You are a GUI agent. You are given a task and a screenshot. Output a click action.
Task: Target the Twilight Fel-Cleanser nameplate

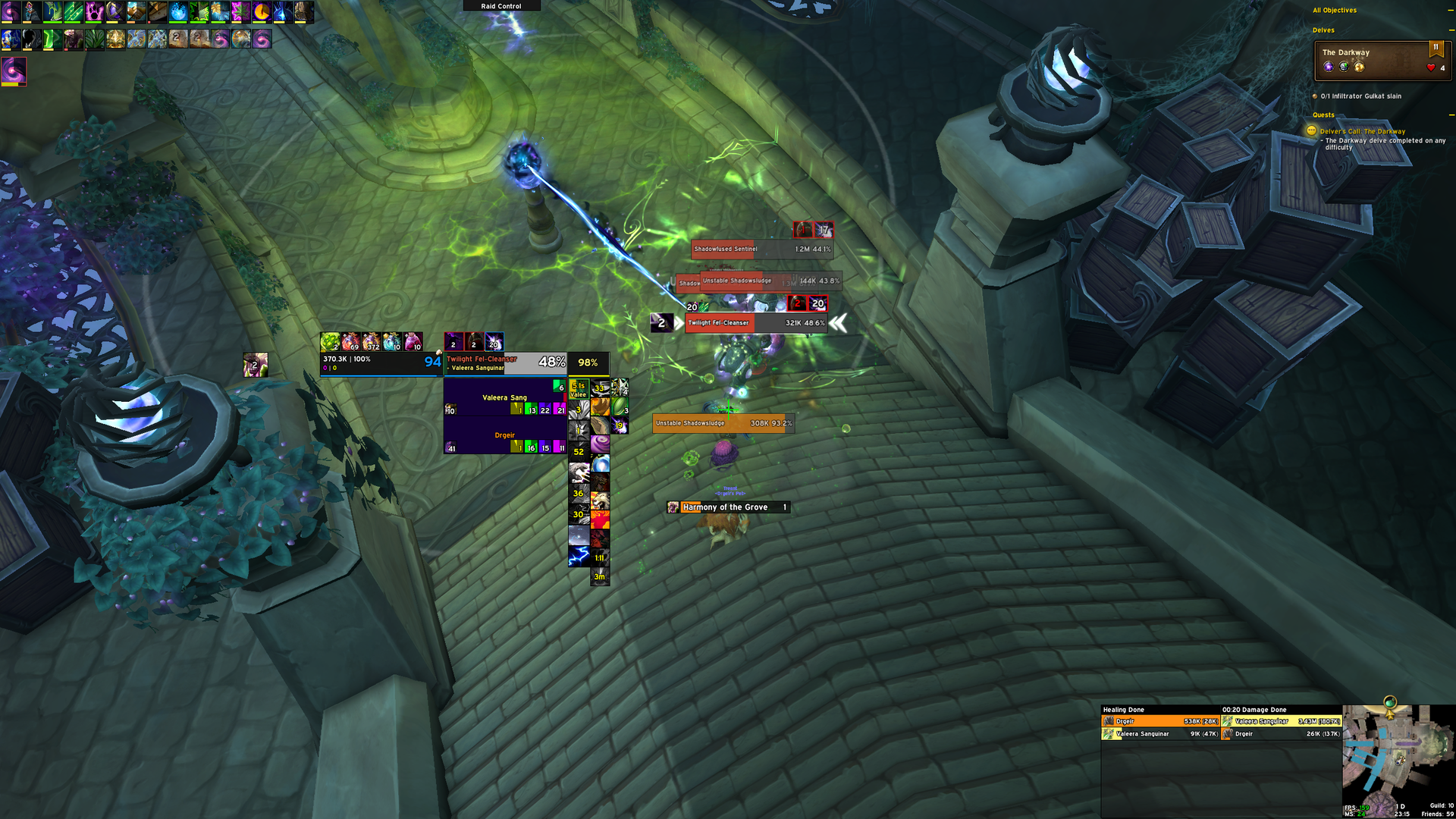pyautogui.click(x=755, y=323)
